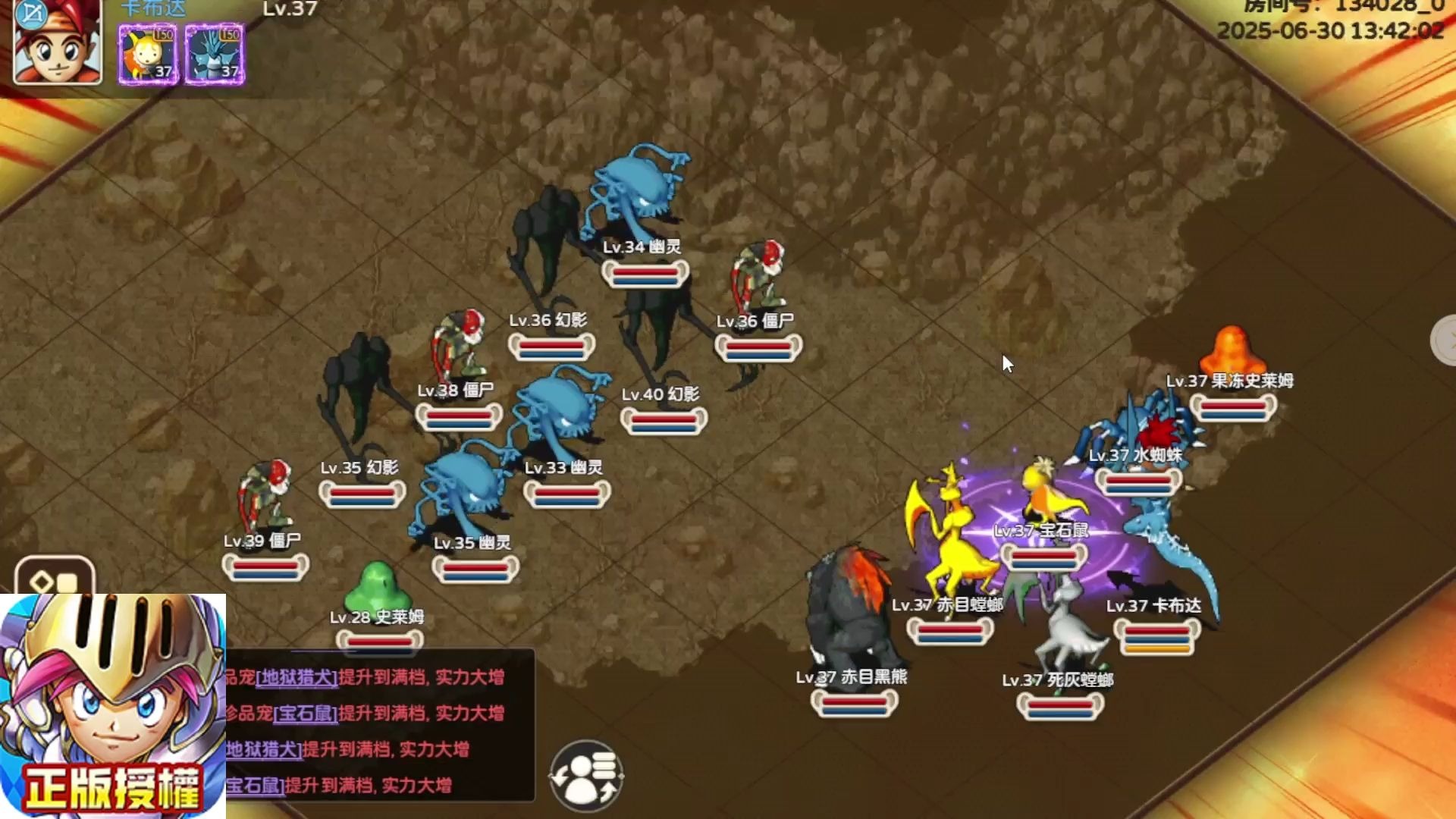Click the round team-swap button
The image size is (1456, 819).
pos(585,776)
